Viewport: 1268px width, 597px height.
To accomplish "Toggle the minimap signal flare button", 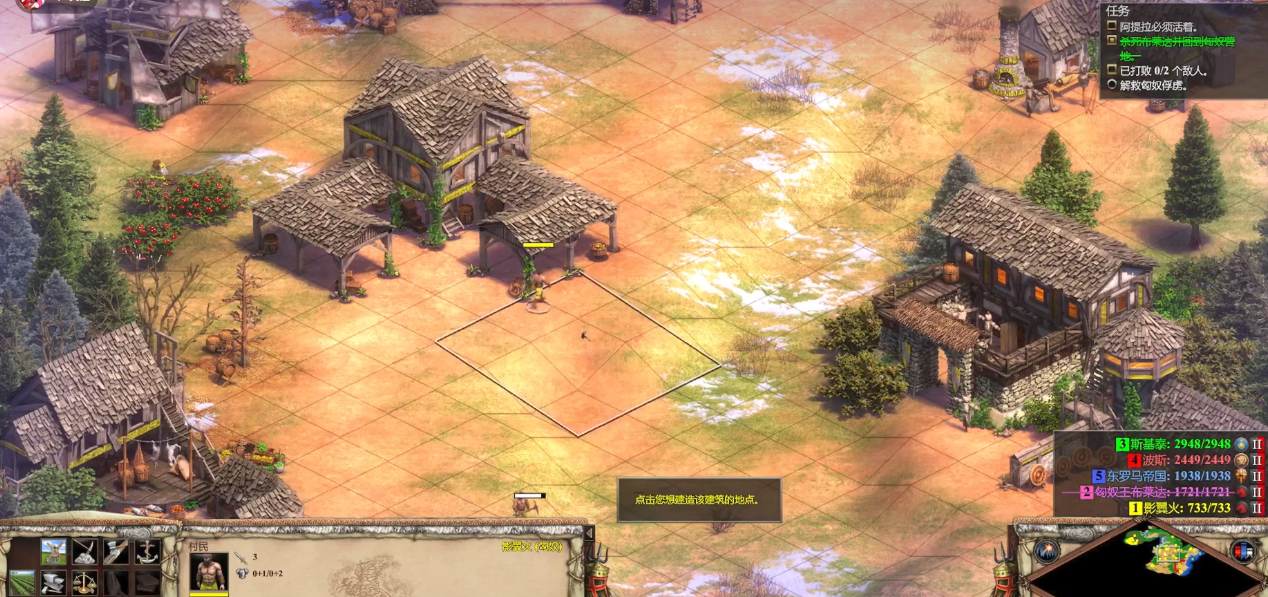I will [1047, 551].
